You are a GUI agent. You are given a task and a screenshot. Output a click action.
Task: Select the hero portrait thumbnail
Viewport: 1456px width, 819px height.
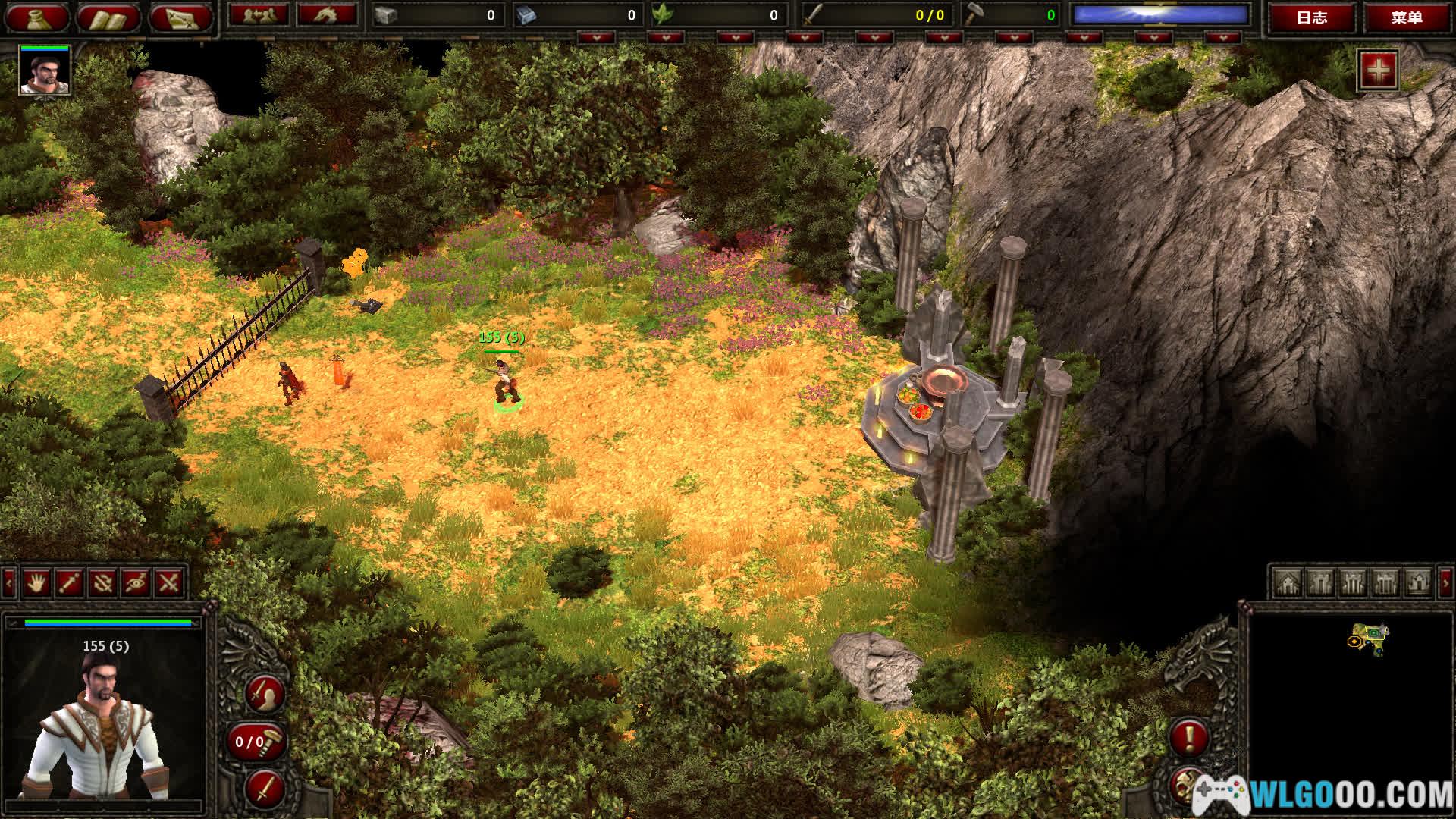click(45, 71)
